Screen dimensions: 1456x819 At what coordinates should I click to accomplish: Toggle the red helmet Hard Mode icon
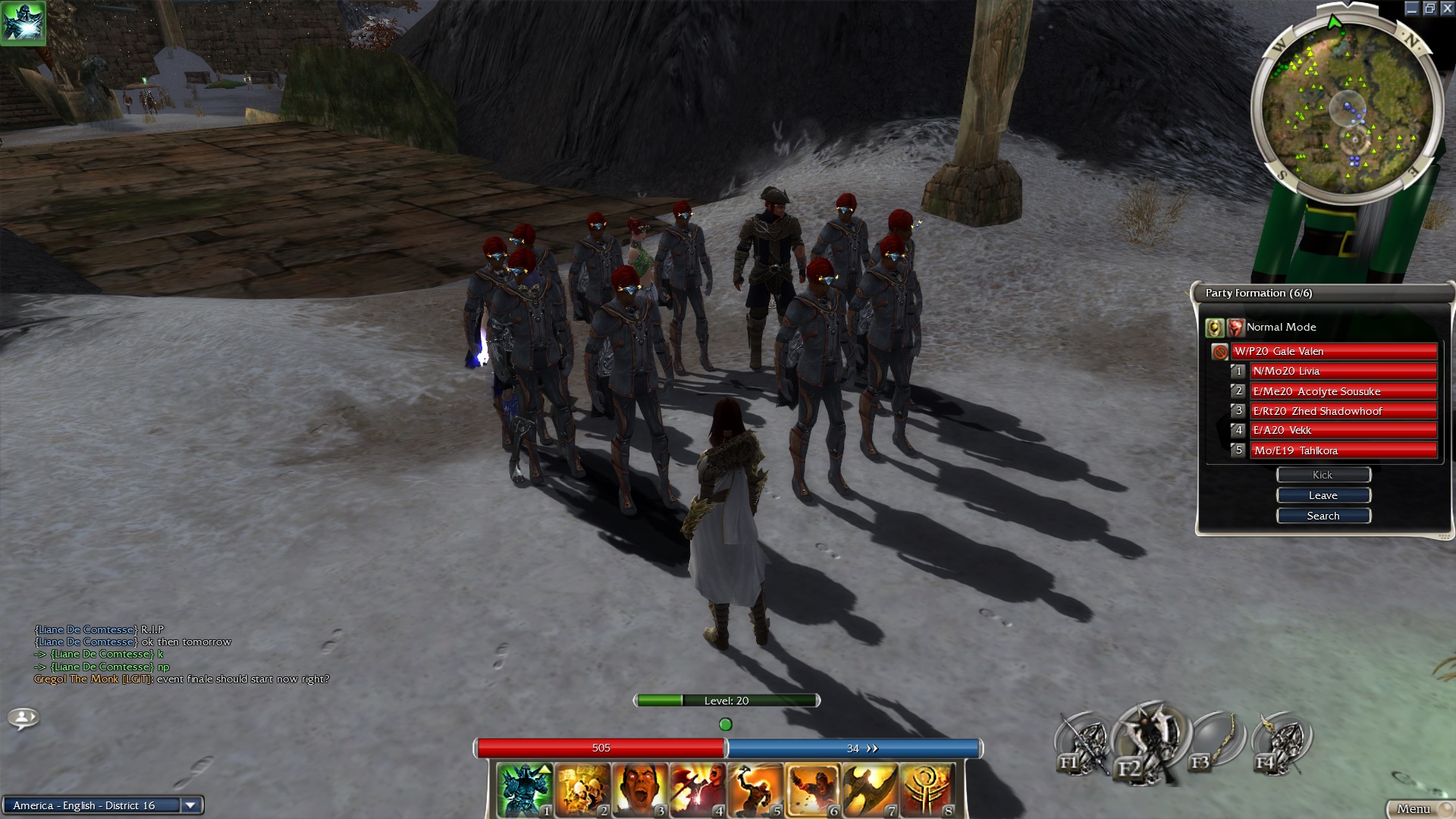coord(1235,328)
